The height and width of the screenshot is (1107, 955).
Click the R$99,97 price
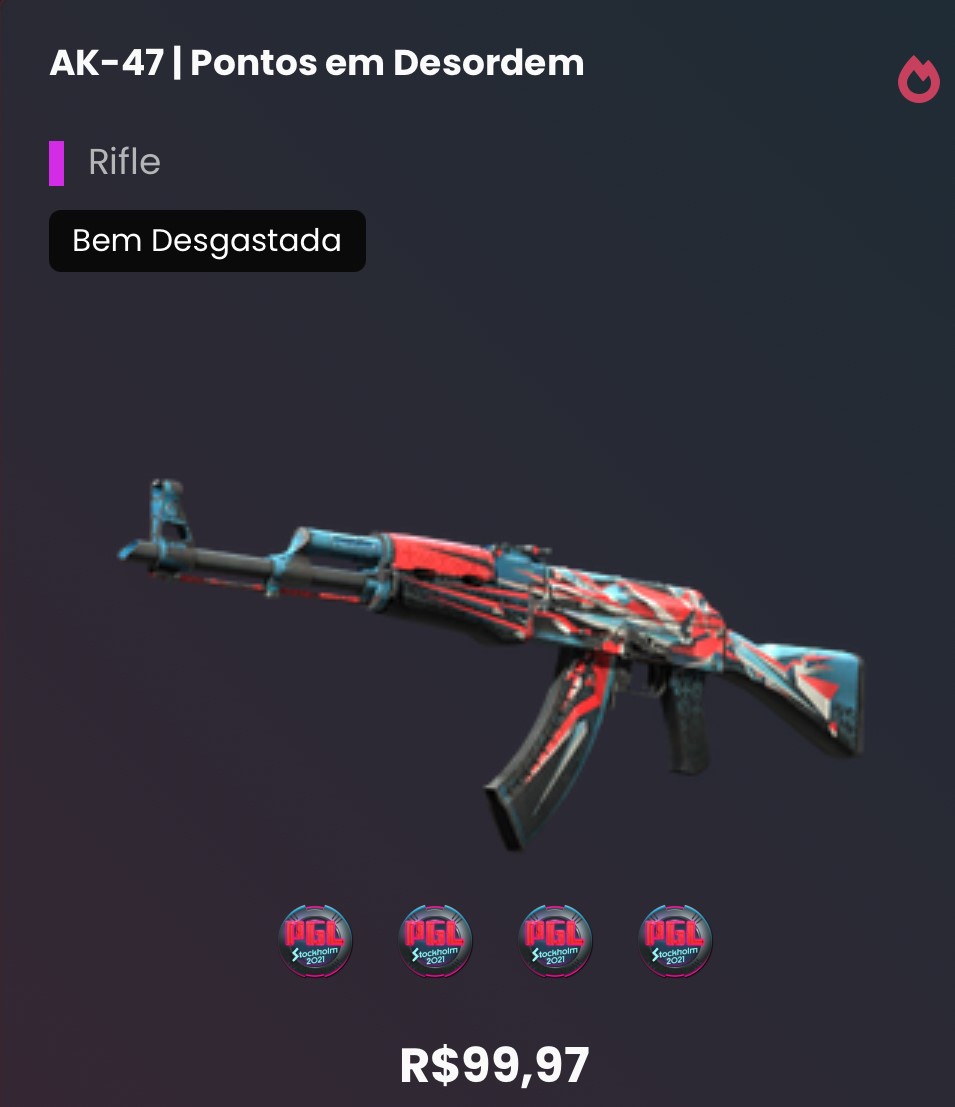point(495,1066)
